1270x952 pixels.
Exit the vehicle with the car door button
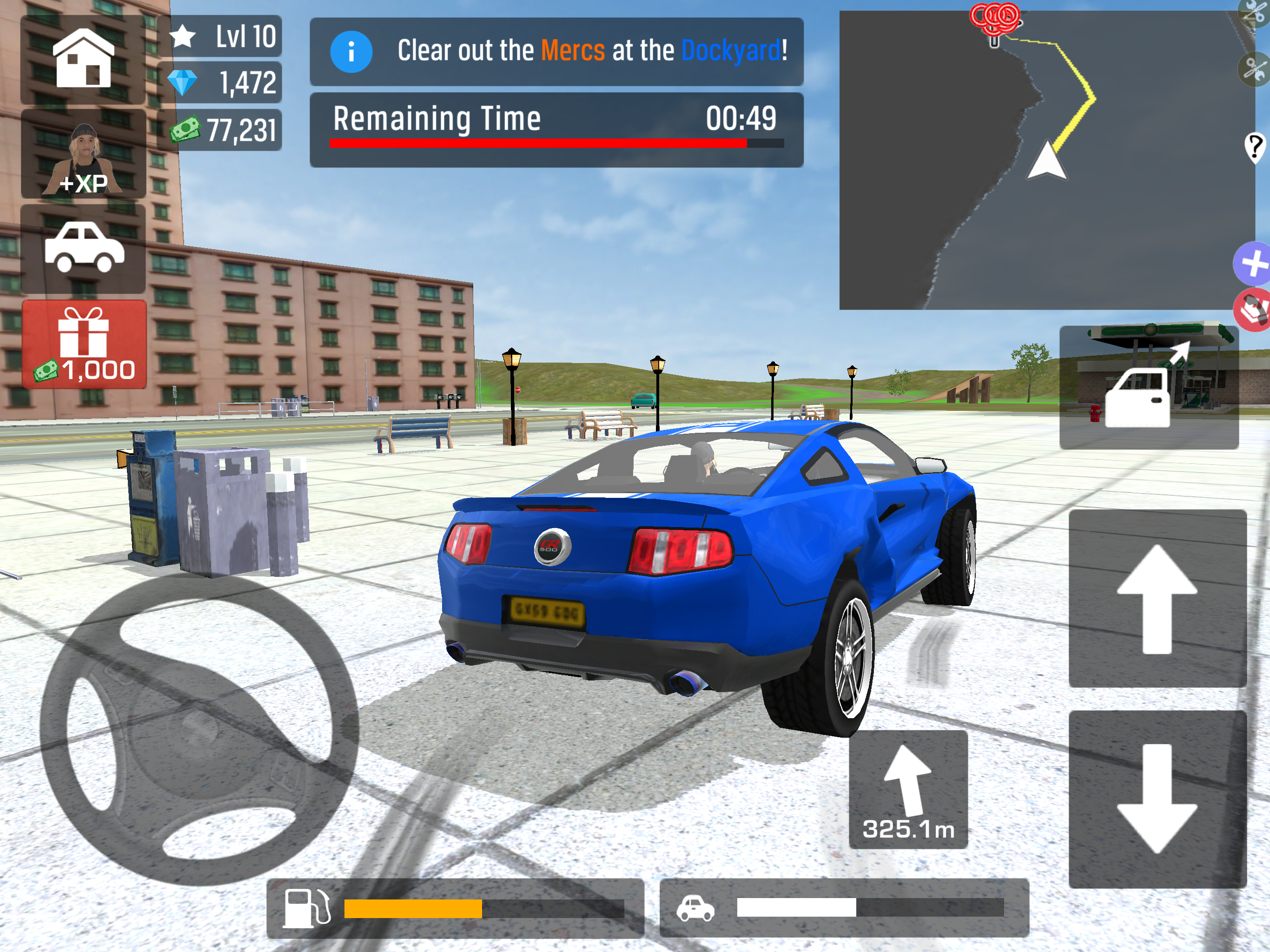tap(1148, 388)
